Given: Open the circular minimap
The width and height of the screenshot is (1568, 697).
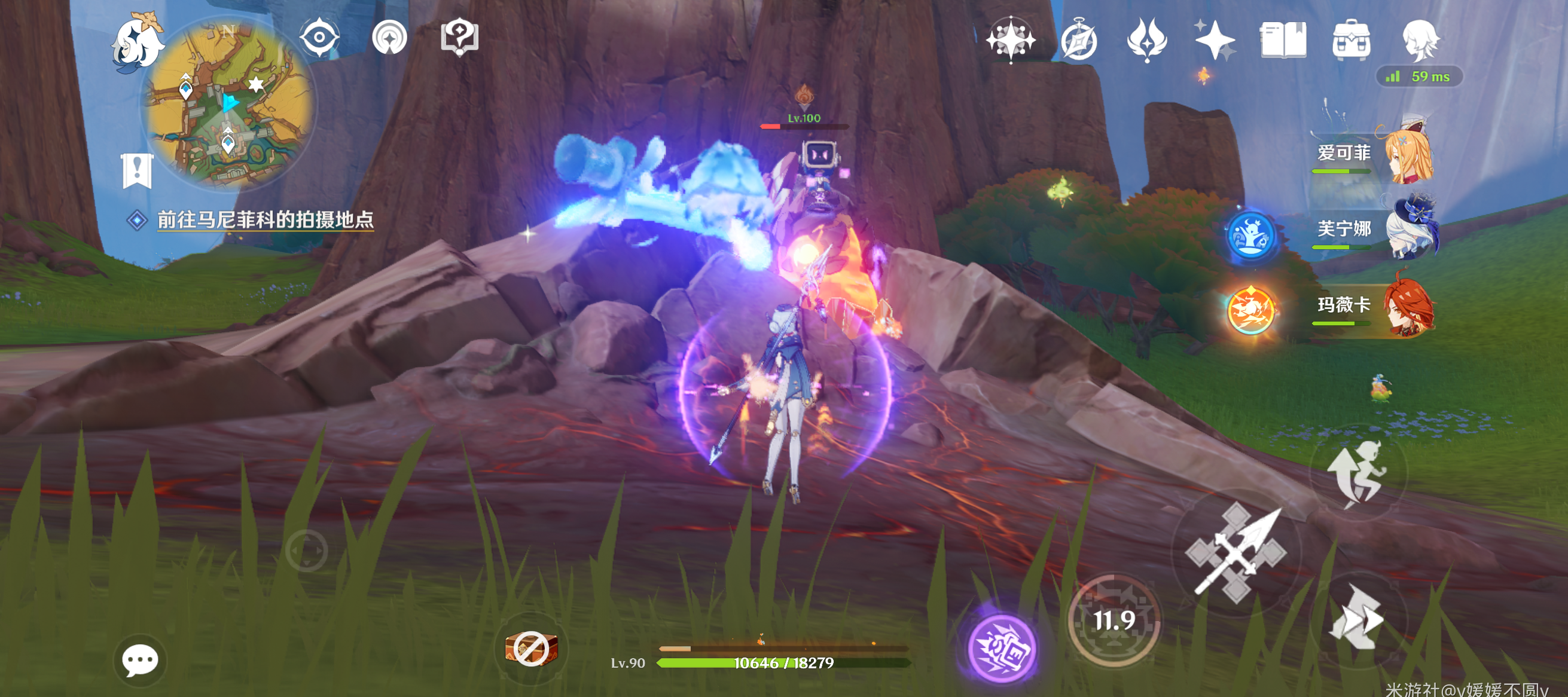Looking at the screenshot, I should (228, 103).
